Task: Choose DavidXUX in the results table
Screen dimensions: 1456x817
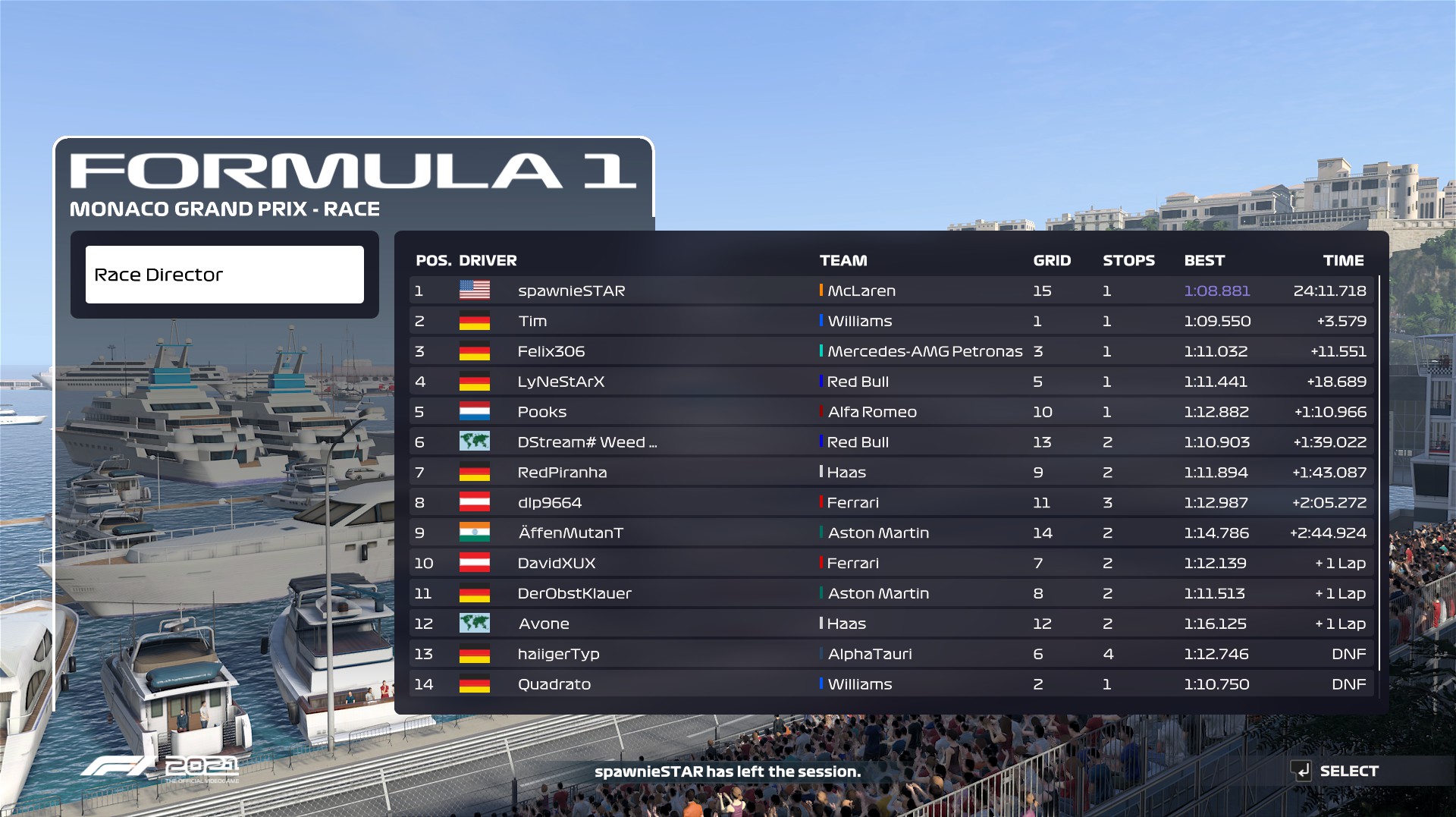Action: [x=892, y=564]
